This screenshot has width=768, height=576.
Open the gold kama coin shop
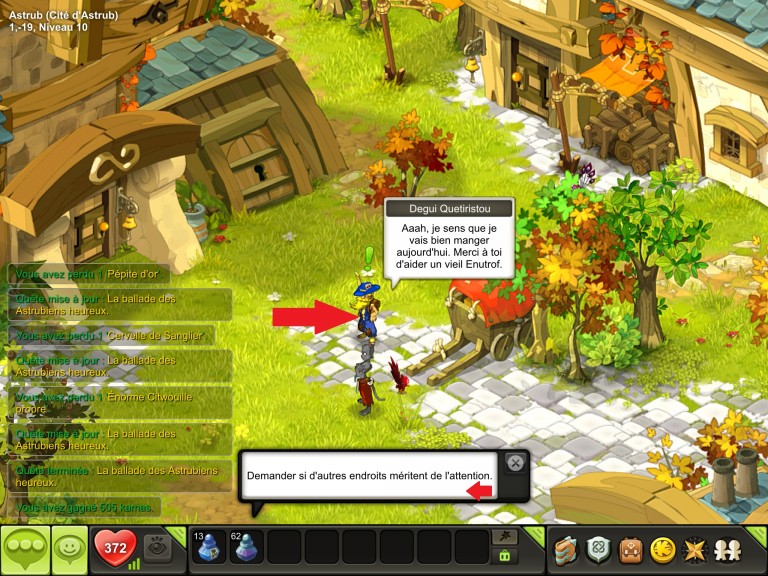point(661,549)
